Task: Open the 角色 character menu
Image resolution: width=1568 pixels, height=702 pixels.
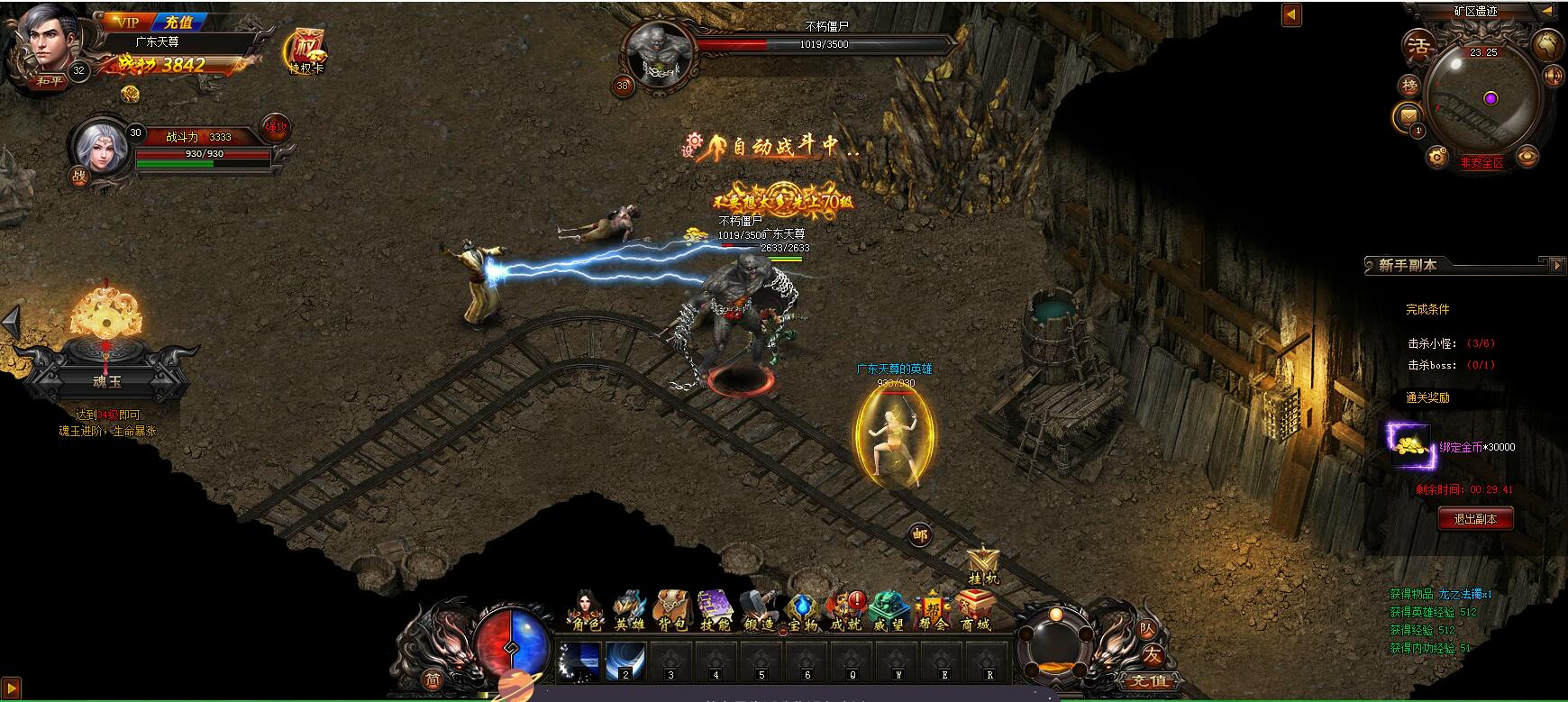Action: pos(585,609)
